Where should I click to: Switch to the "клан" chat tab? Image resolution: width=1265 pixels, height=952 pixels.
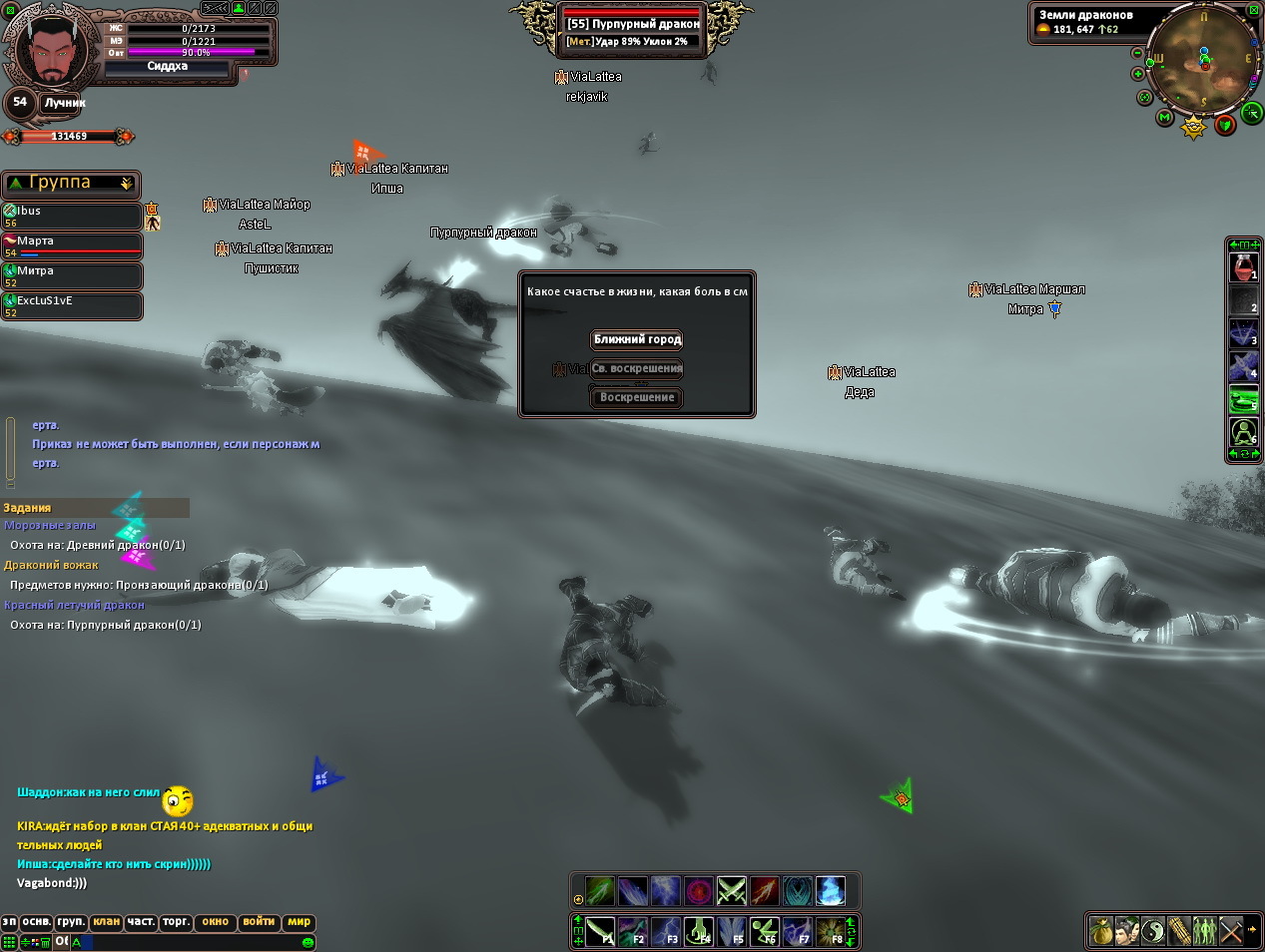click(x=106, y=922)
